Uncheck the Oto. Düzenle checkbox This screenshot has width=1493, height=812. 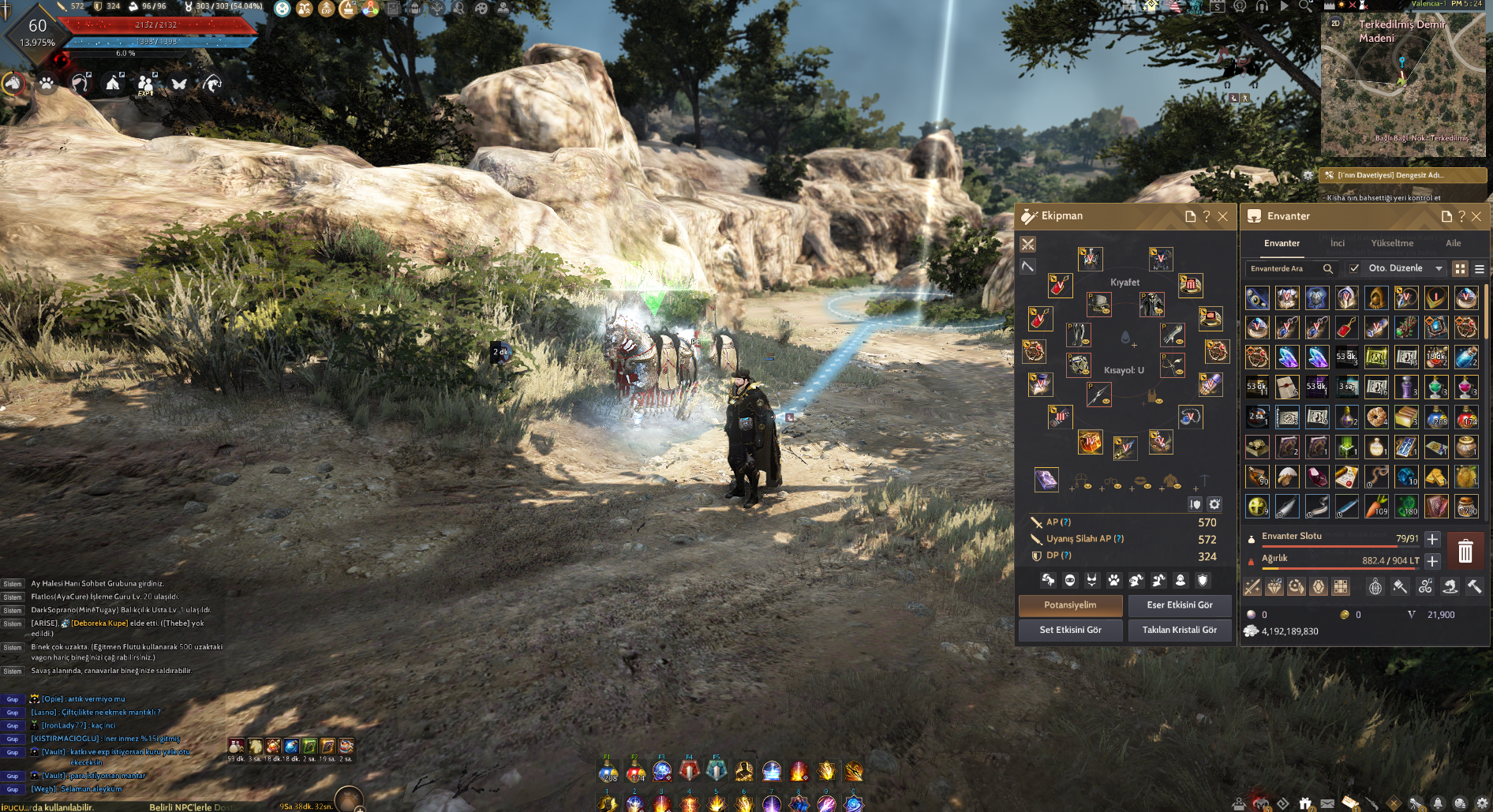coord(1353,268)
